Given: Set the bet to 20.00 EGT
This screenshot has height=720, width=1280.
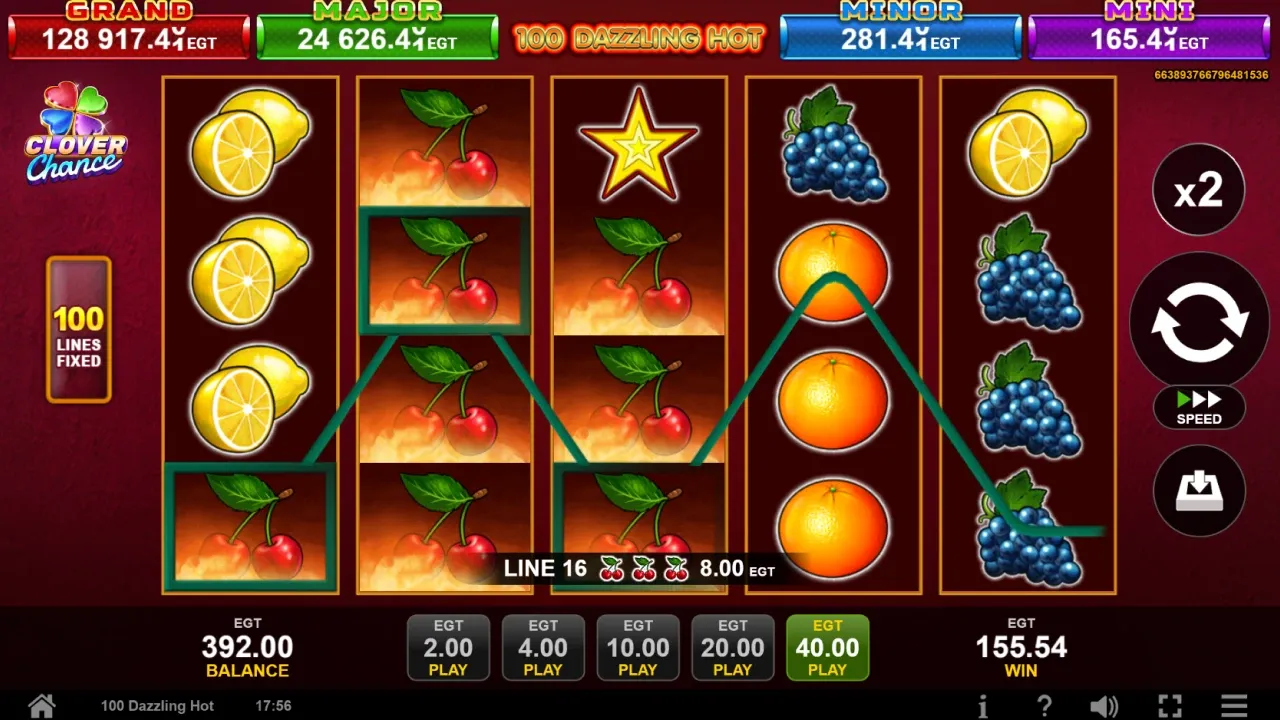Looking at the screenshot, I should click(x=732, y=647).
